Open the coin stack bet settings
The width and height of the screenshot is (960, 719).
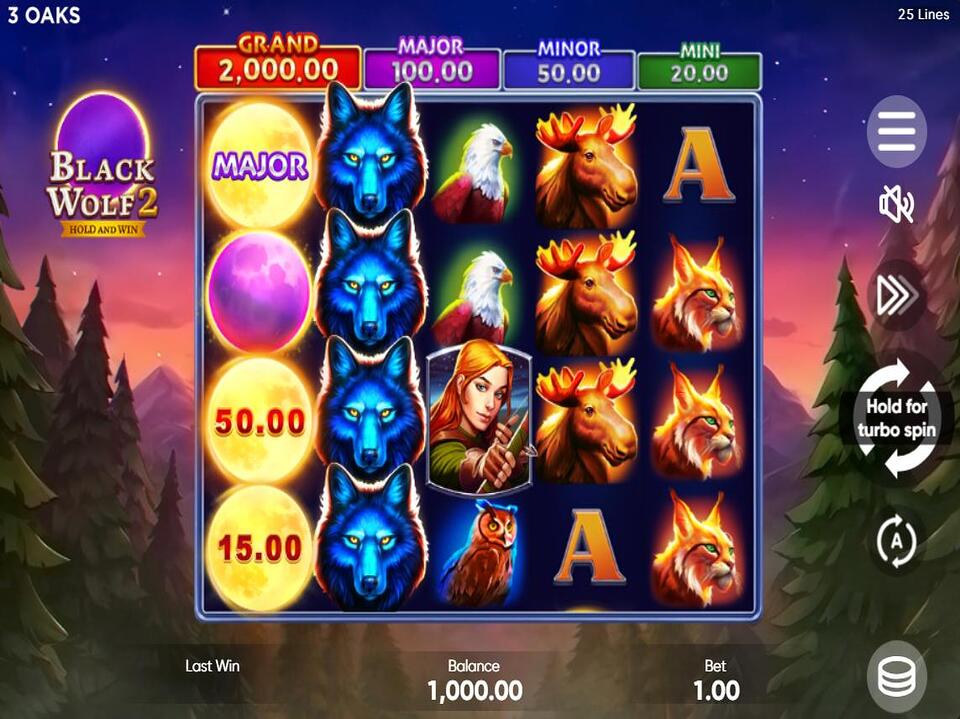(x=896, y=677)
